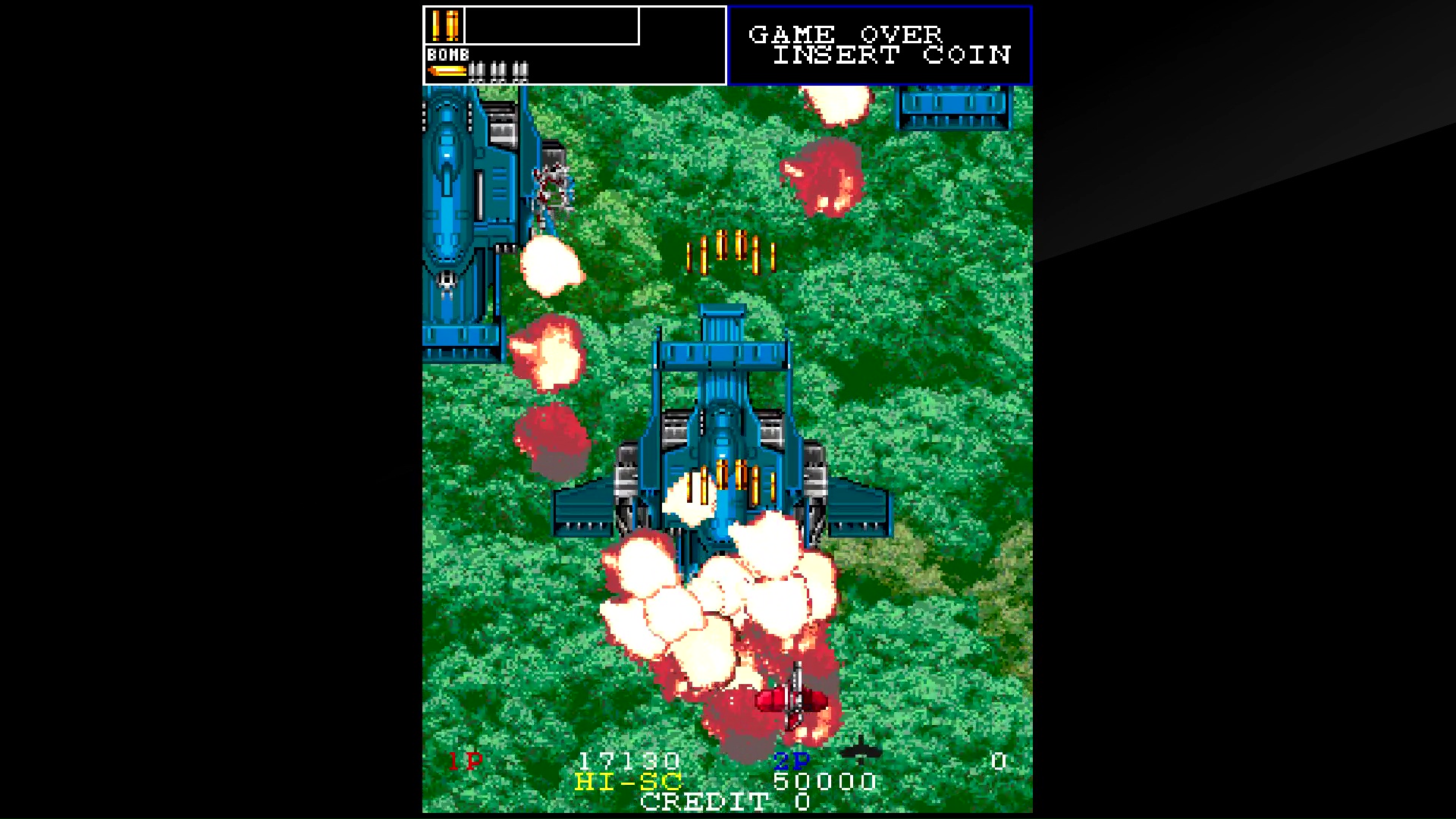Click the red 1P indicator at bottom
The image size is (1456, 819).
pos(466,761)
